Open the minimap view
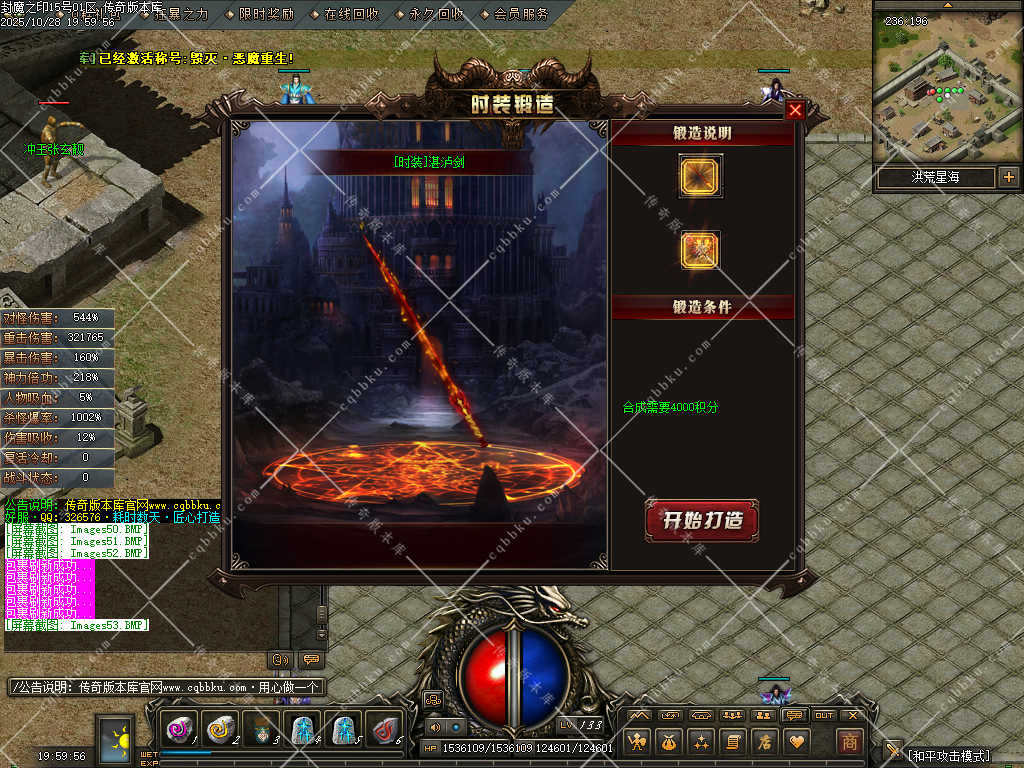 tap(946, 92)
